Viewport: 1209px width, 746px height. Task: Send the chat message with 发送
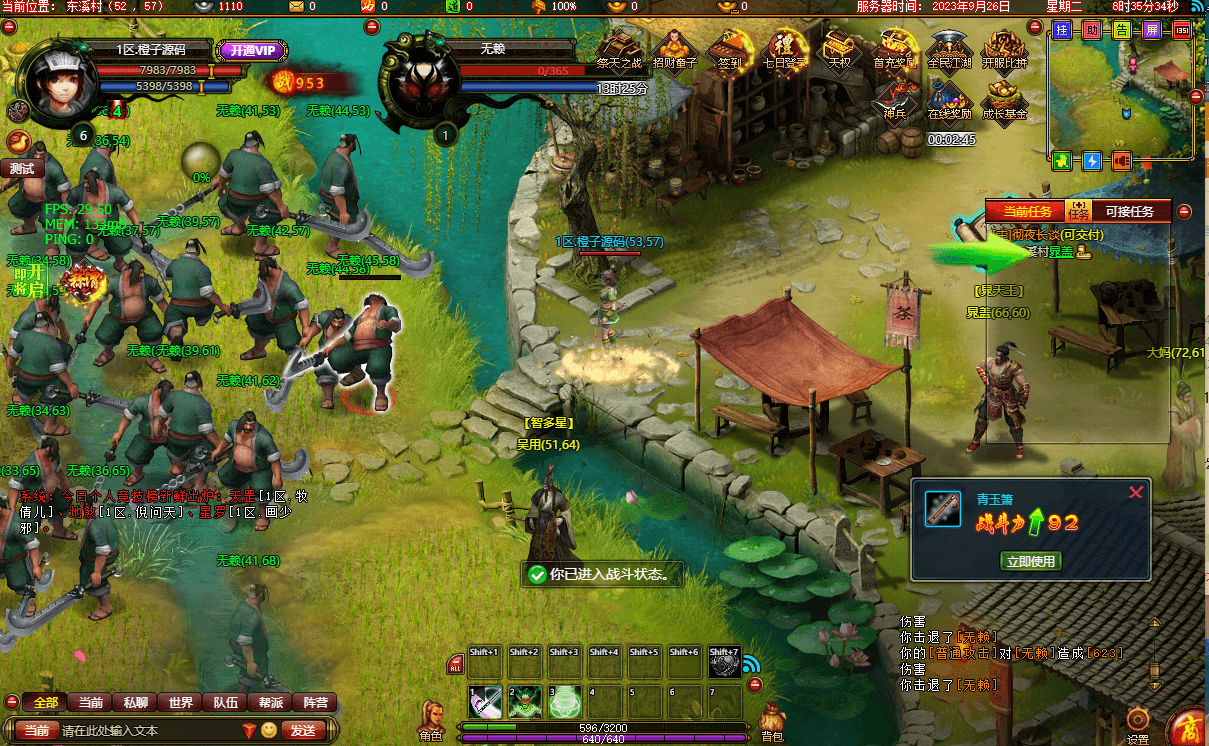[303, 731]
